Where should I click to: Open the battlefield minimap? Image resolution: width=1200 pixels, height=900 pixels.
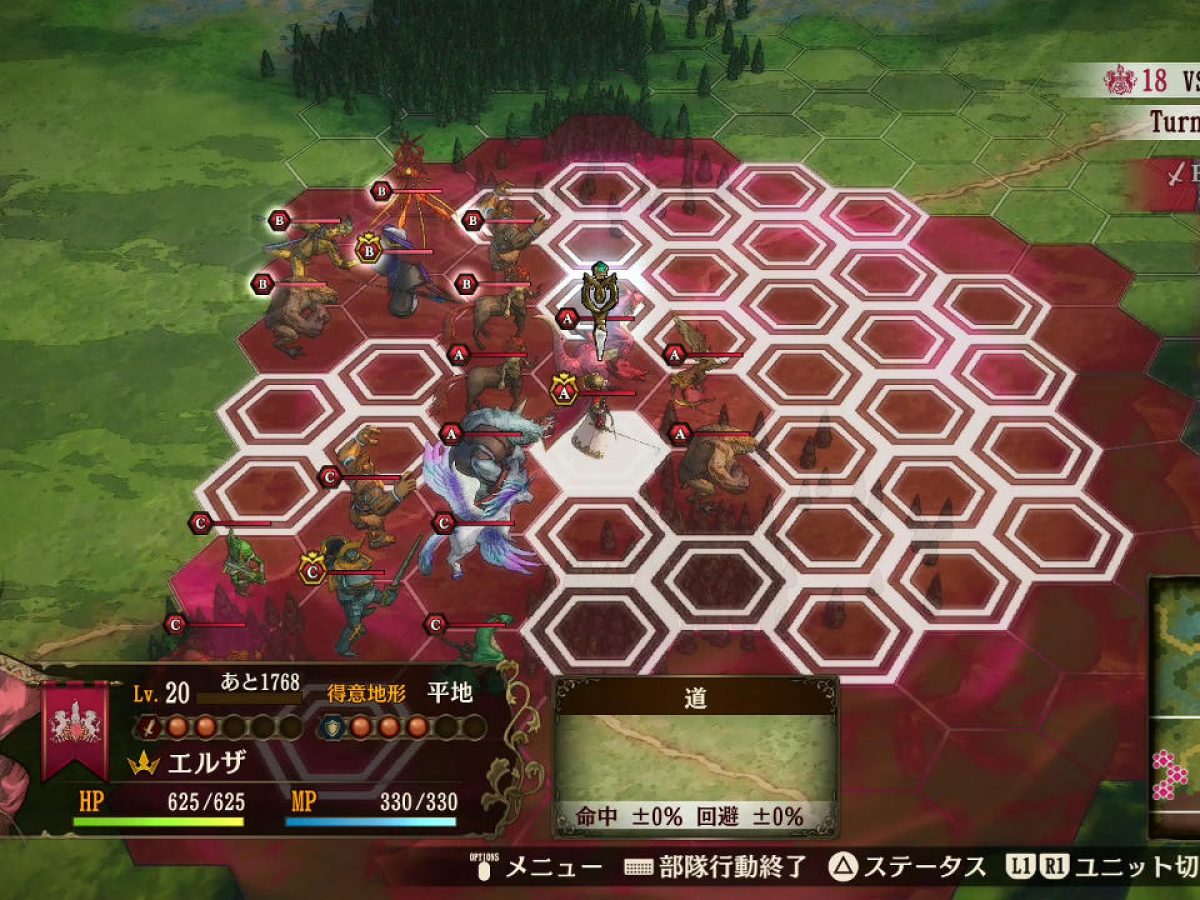pyautogui.click(x=1176, y=708)
